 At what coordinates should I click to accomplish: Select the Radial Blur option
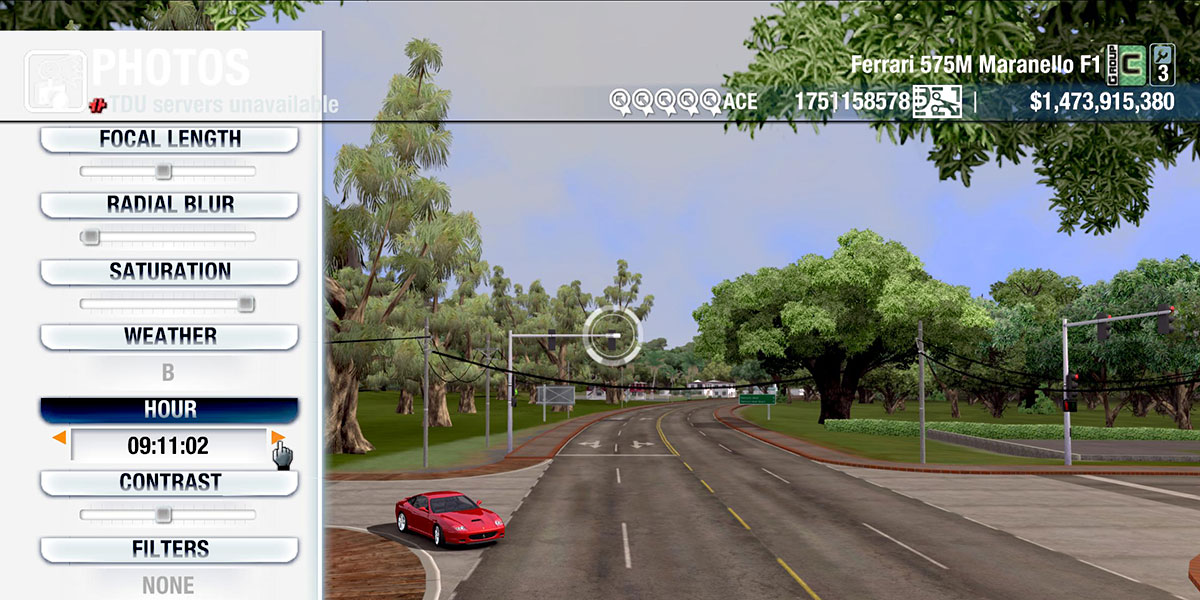tap(169, 205)
